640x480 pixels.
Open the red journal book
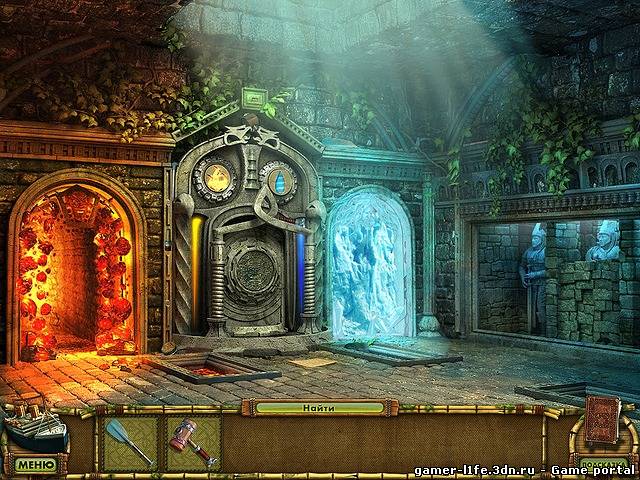coord(602,421)
